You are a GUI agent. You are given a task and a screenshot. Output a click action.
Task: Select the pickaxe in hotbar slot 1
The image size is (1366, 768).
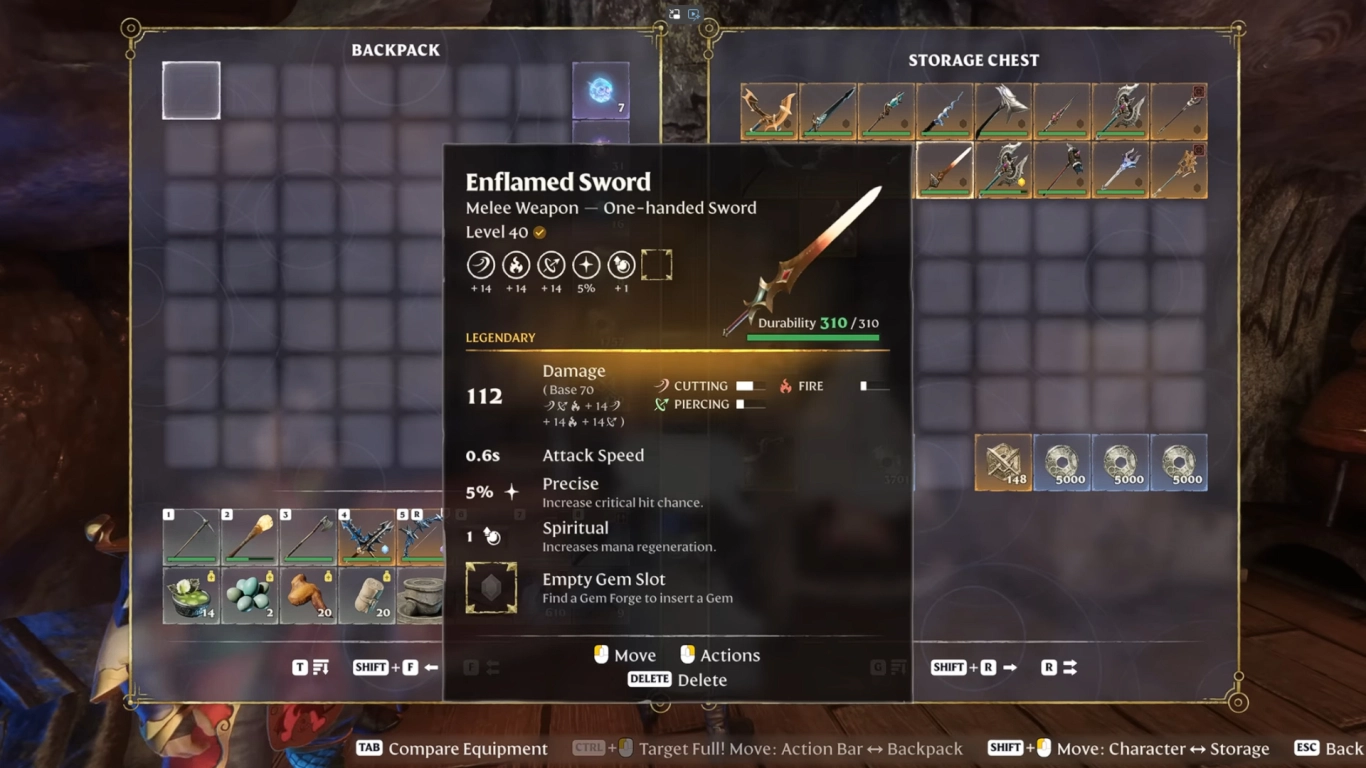[191, 536]
